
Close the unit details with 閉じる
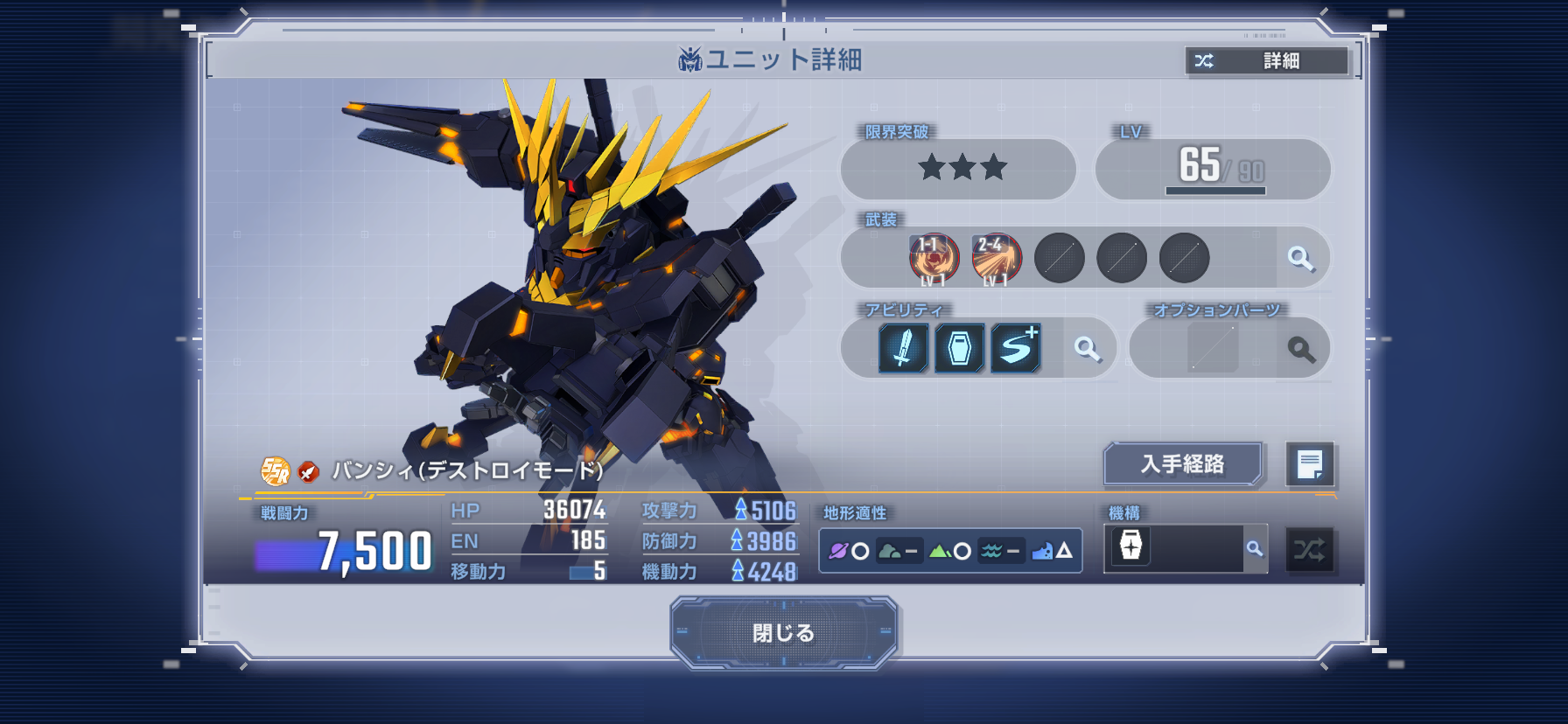[783, 632]
